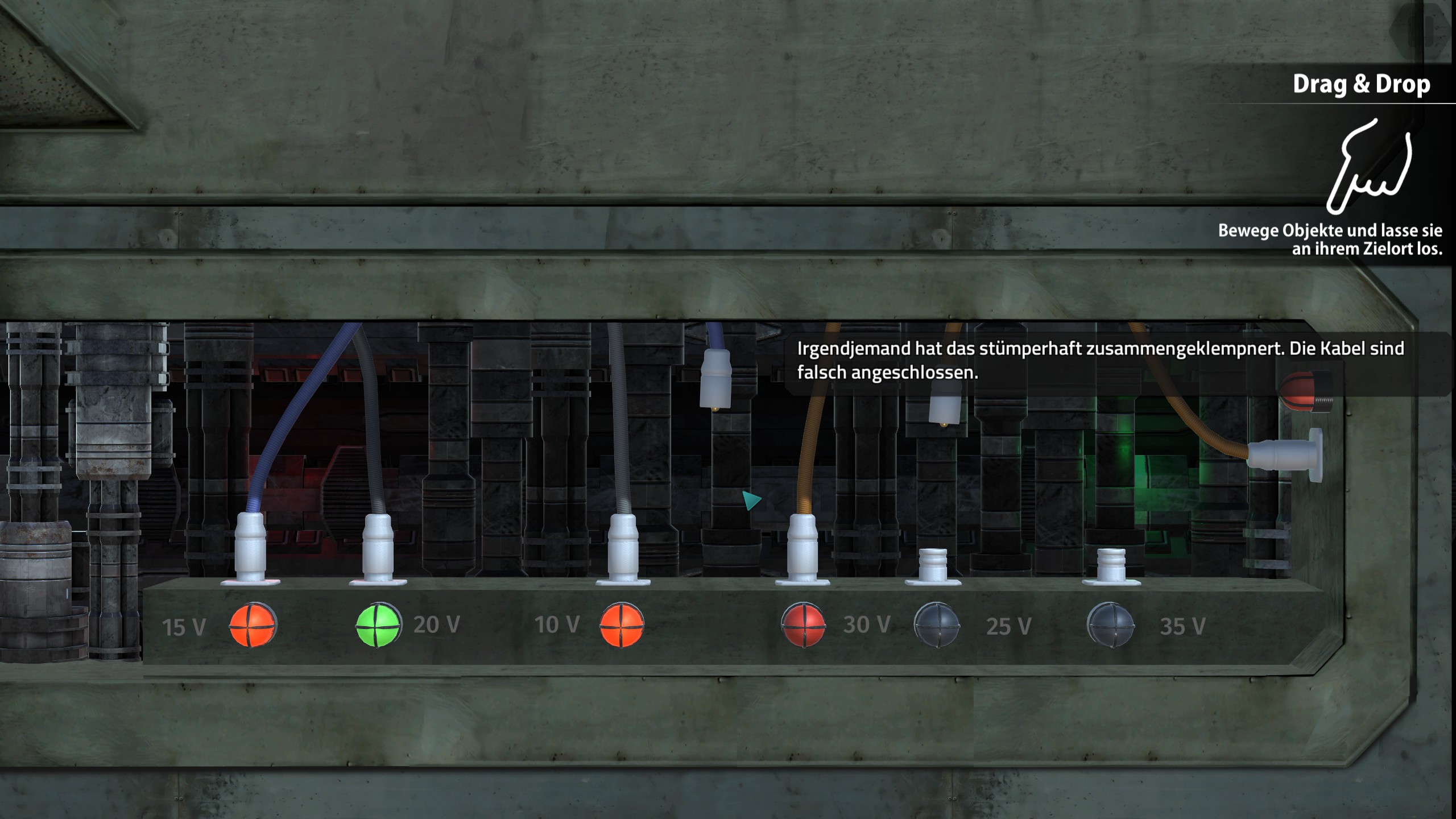This screenshot has width=1456, height=819.
Task: Grab the loose plug on the blue cable
Action: coord(715,378)
